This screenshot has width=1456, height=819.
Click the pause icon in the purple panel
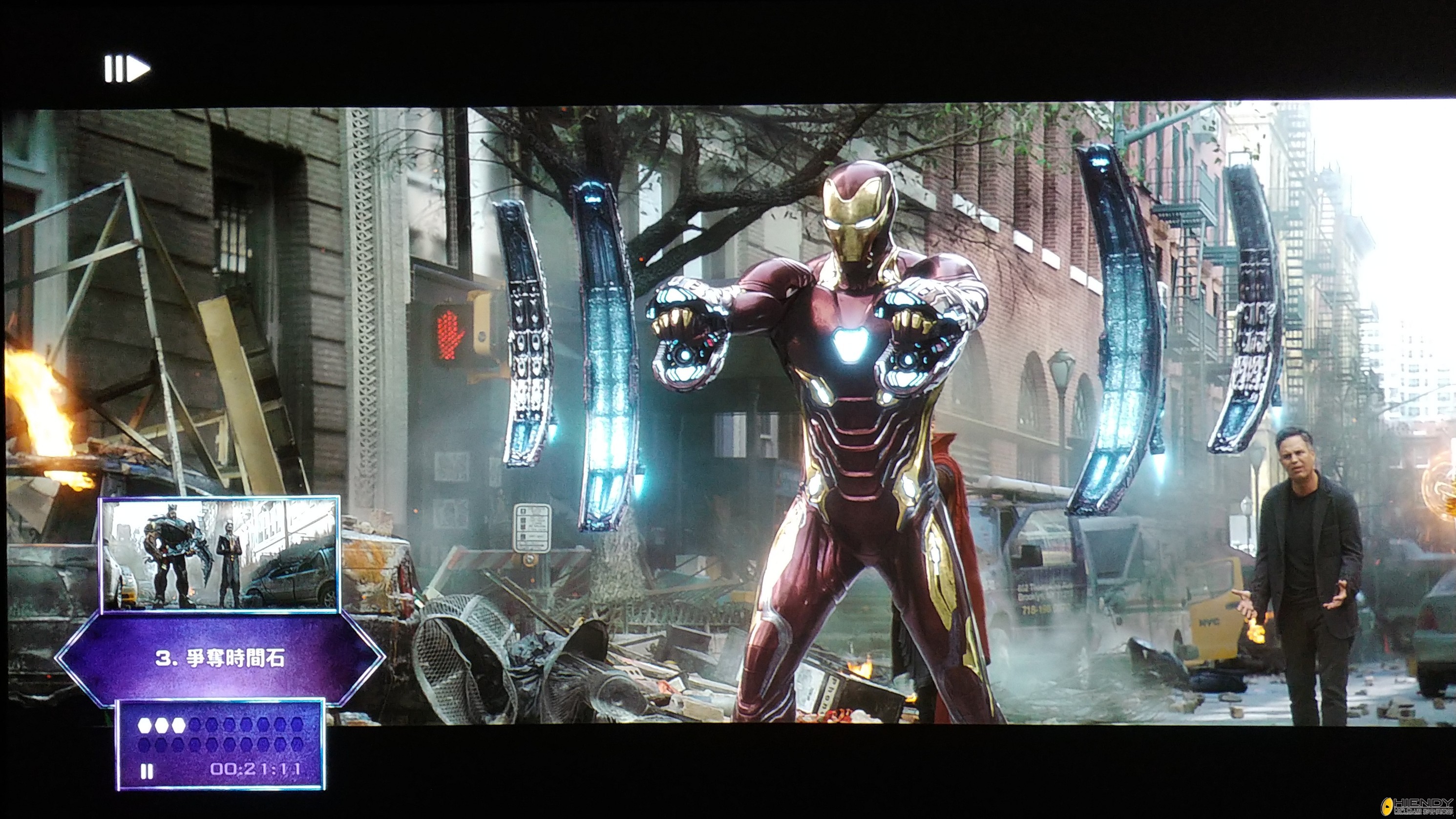click(x=147, y=771)
